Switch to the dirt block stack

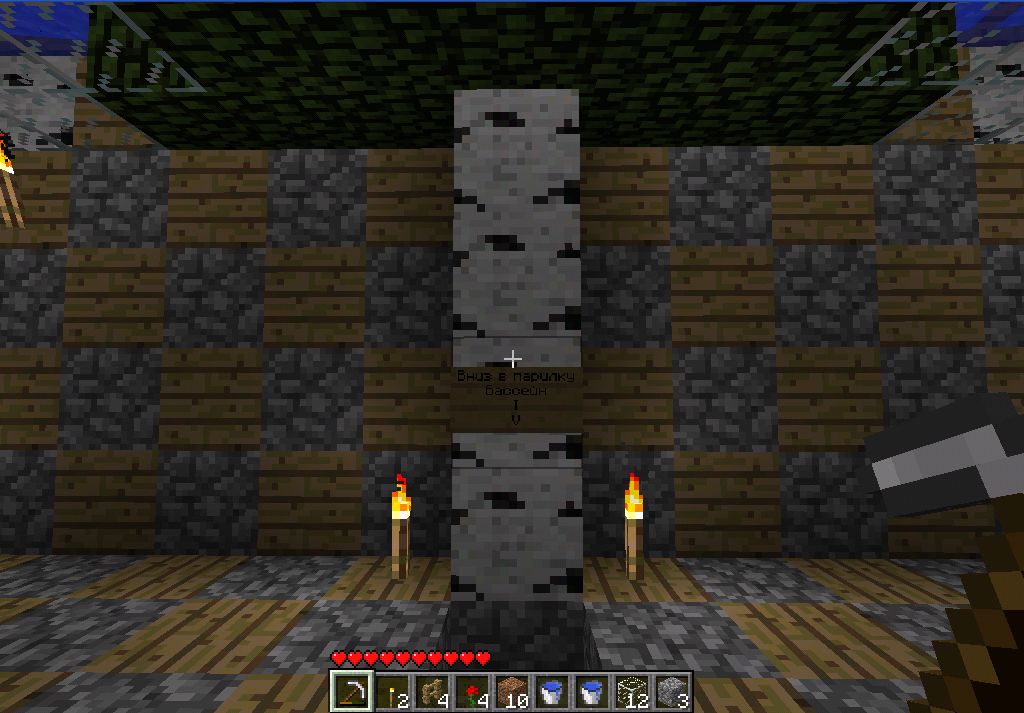click(x=512, y=691)
